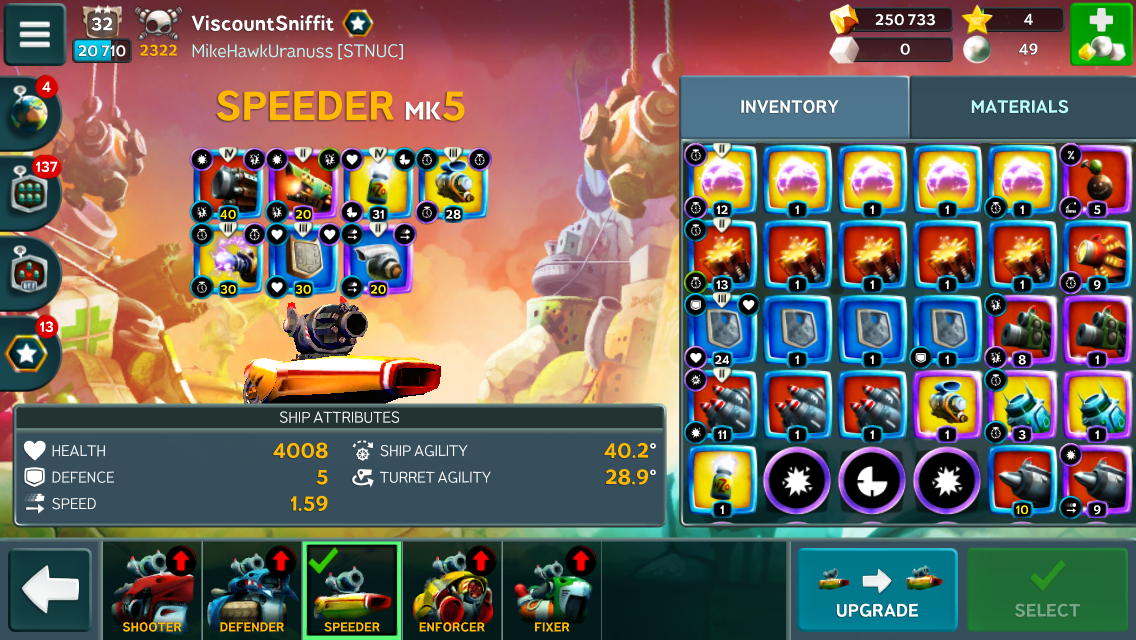Upgrade the Speeder ship
Image resolution: width=1136 pixels, height=640 pixels.
tap(877, 591)
